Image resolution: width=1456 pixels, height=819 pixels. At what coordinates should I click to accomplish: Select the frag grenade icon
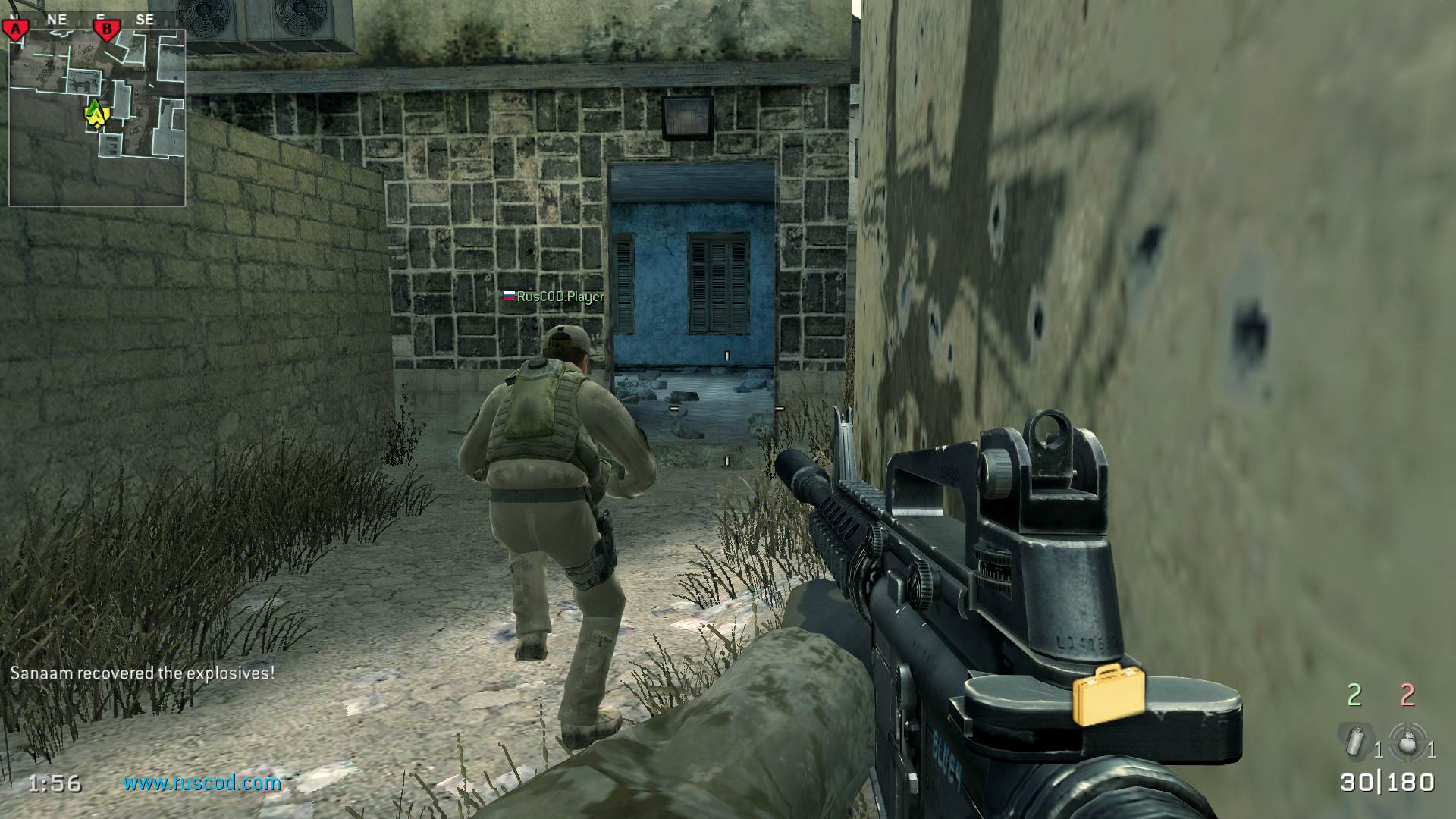click(x=1408, y=742)
